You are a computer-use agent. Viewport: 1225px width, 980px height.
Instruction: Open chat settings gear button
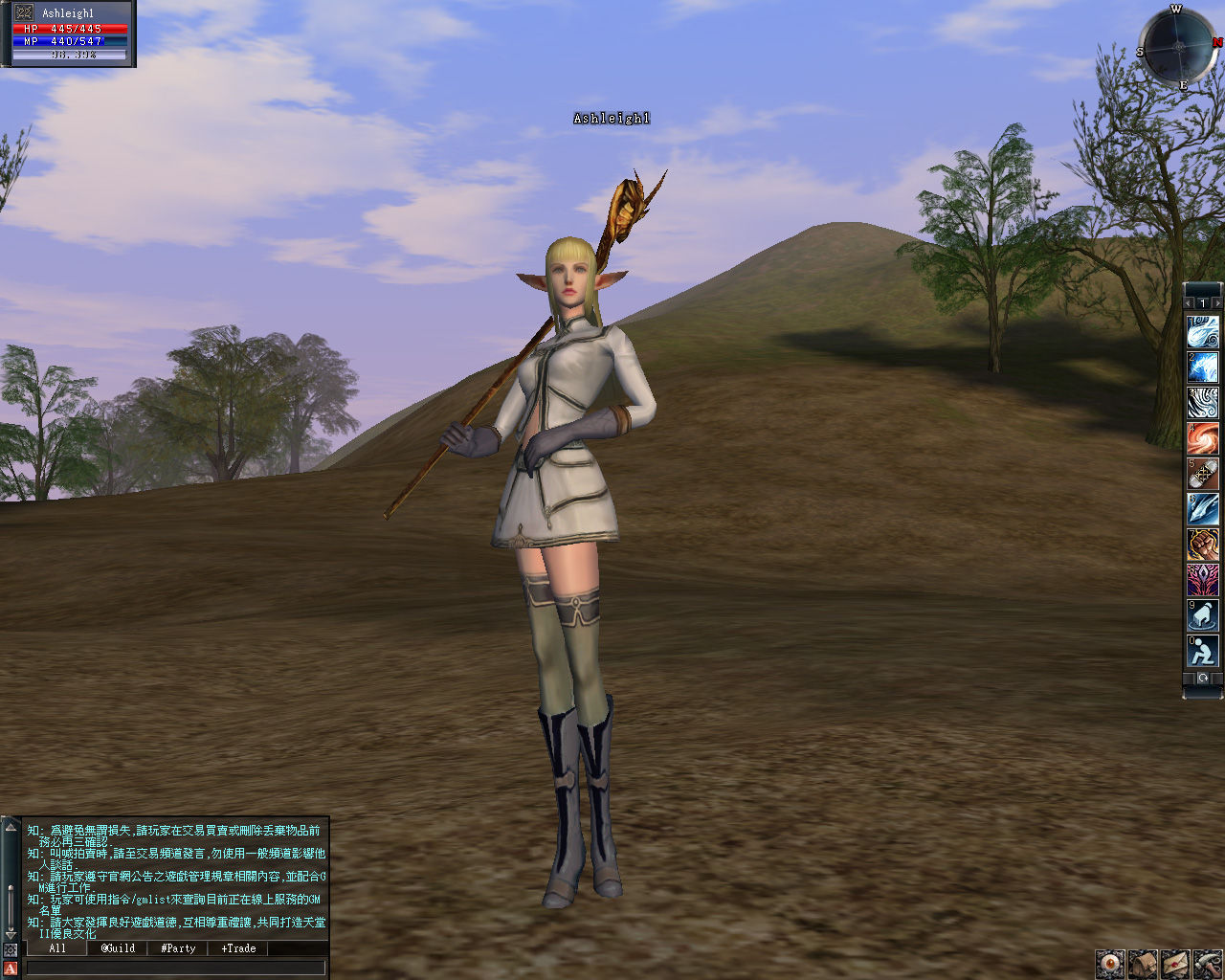click(x=11, y=950)
